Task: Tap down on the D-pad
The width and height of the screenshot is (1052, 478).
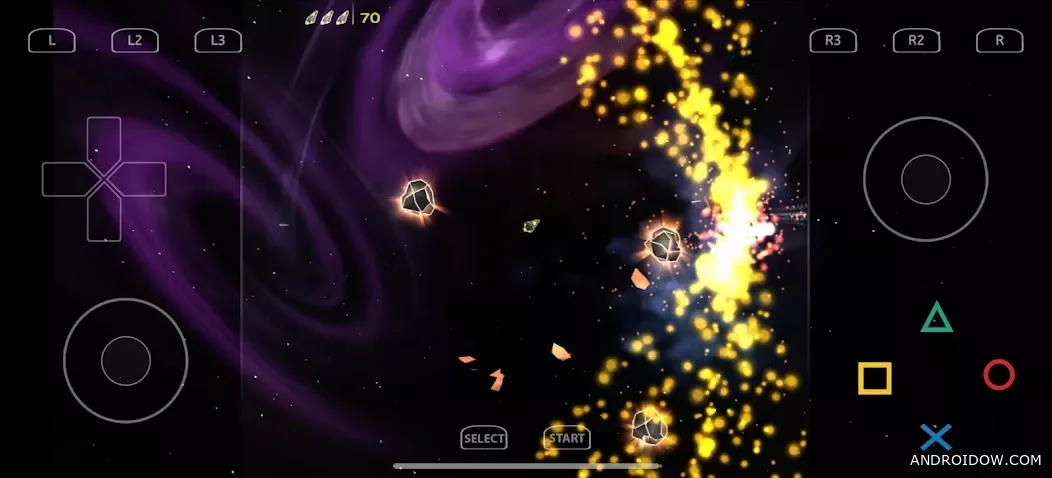Action: pos(104,220)
